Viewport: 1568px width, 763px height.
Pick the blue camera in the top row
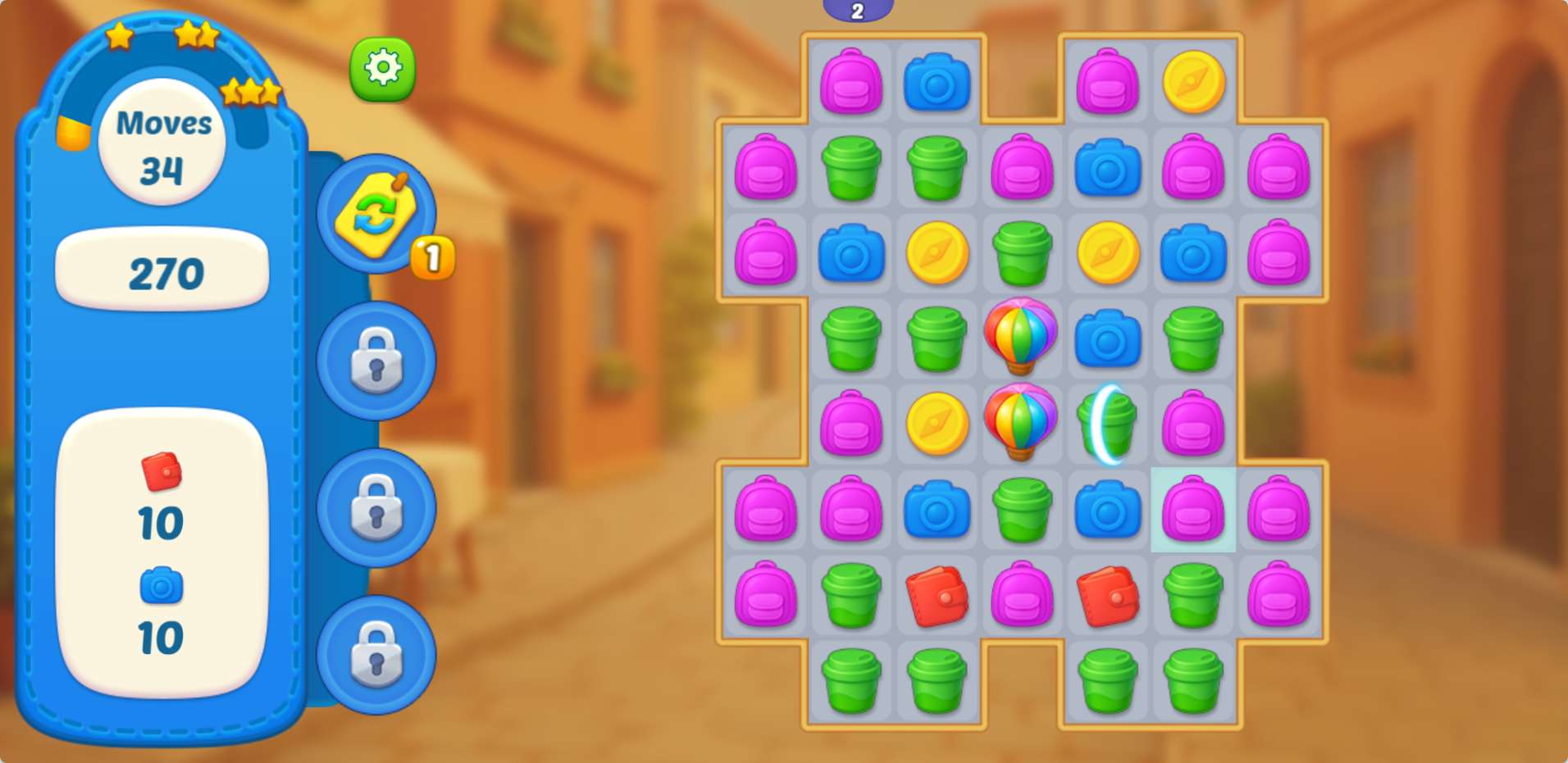pyautogui.click(x=937, y=82)
